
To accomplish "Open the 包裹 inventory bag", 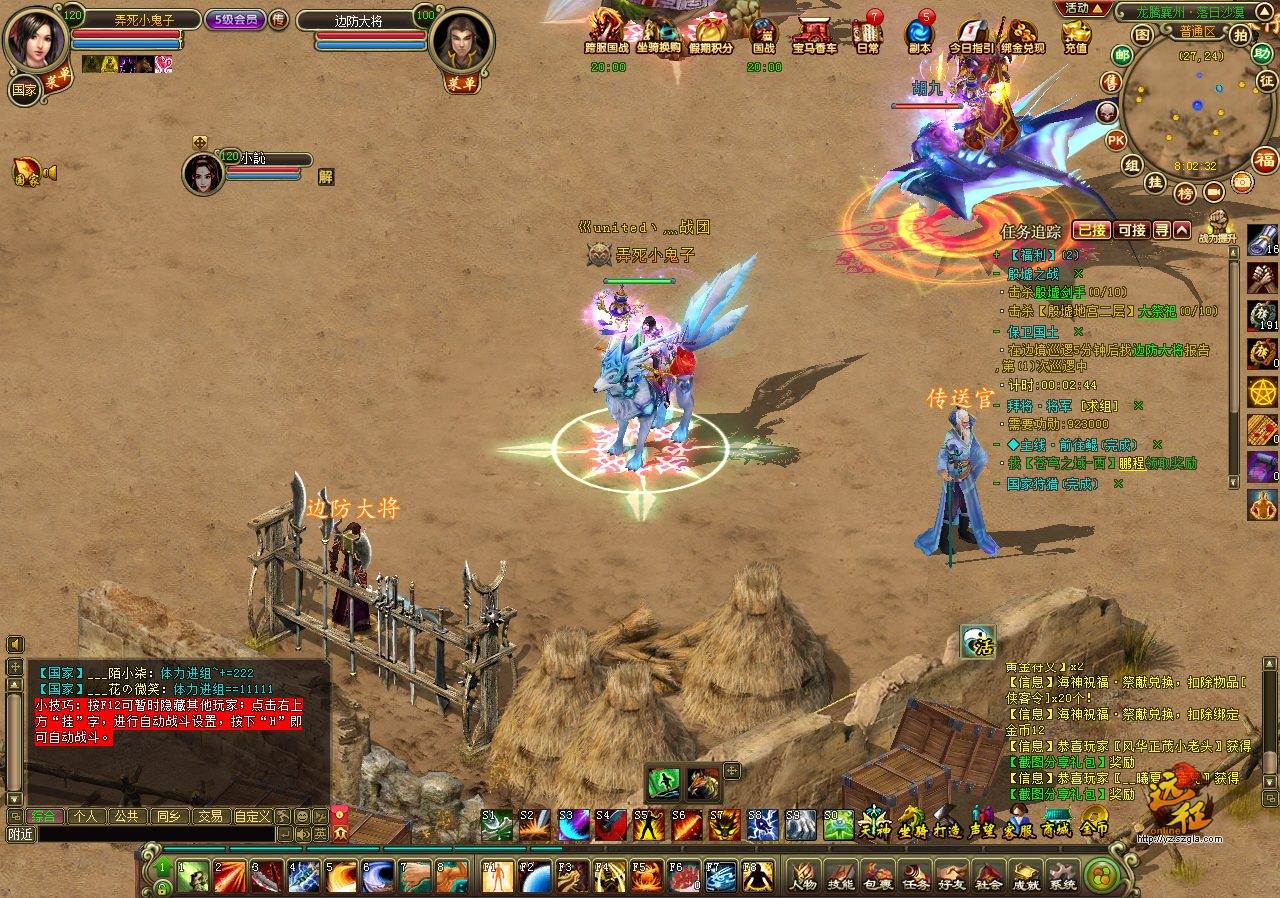I will [878, 874].
